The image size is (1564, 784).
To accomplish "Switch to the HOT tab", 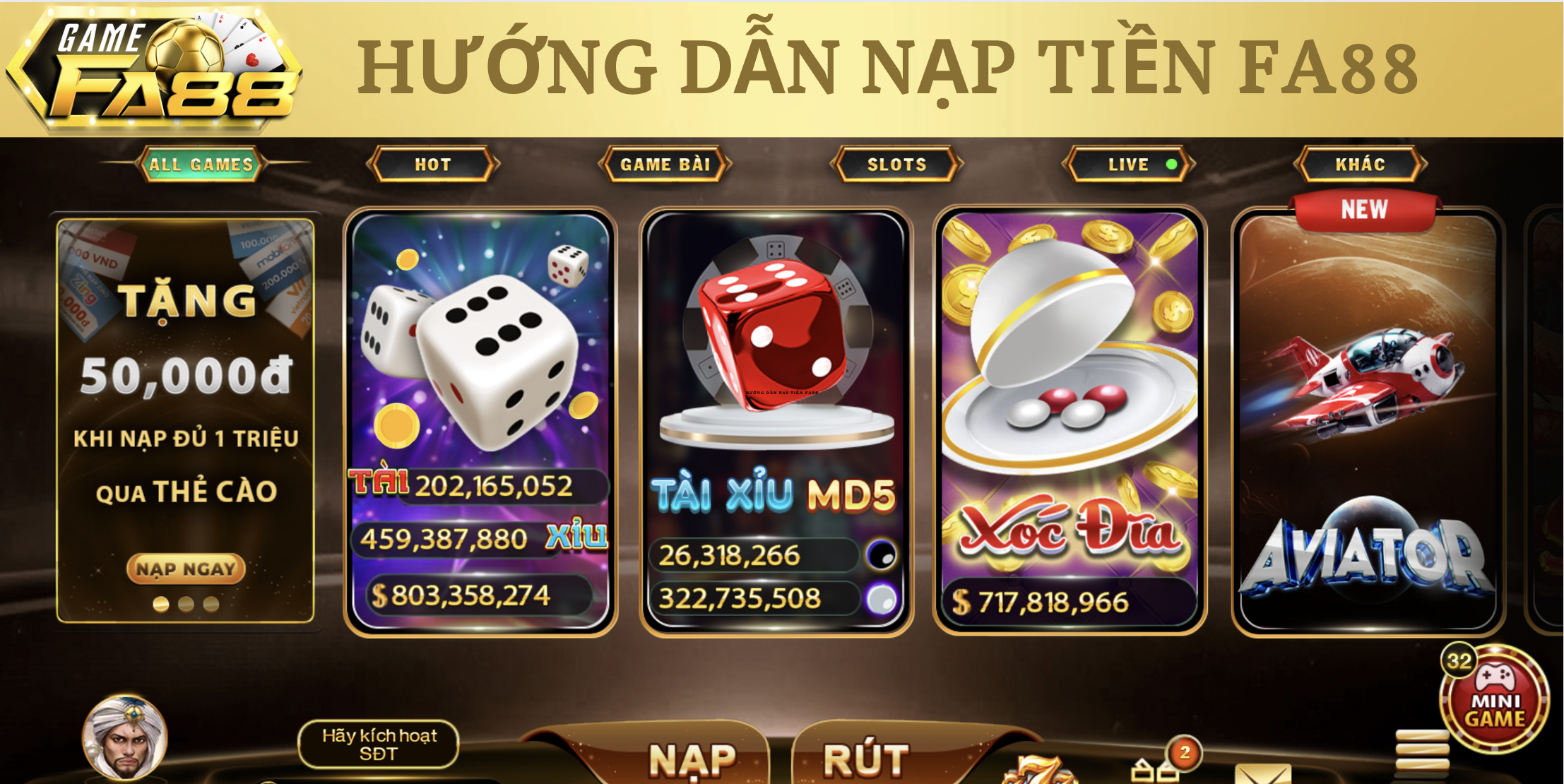I will pos(432,164).
